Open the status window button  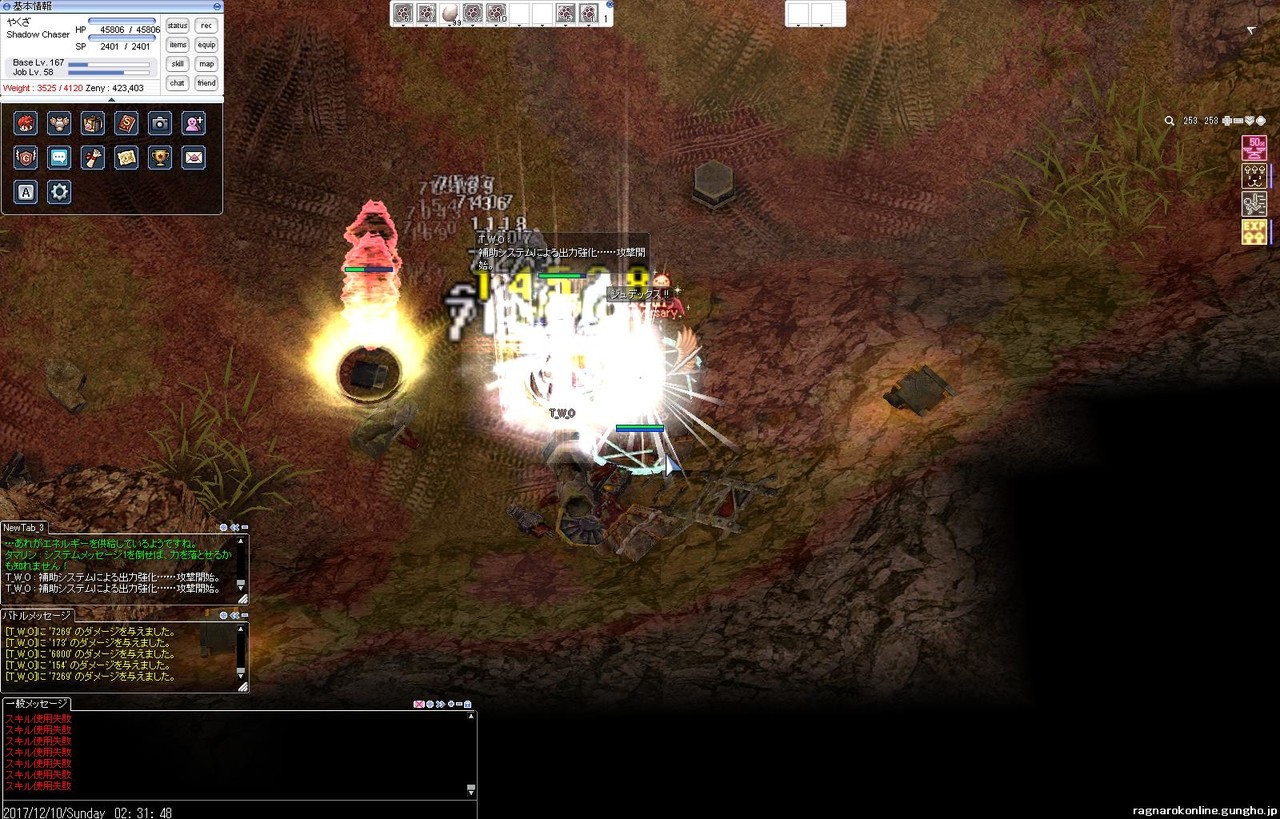point(178,25)
